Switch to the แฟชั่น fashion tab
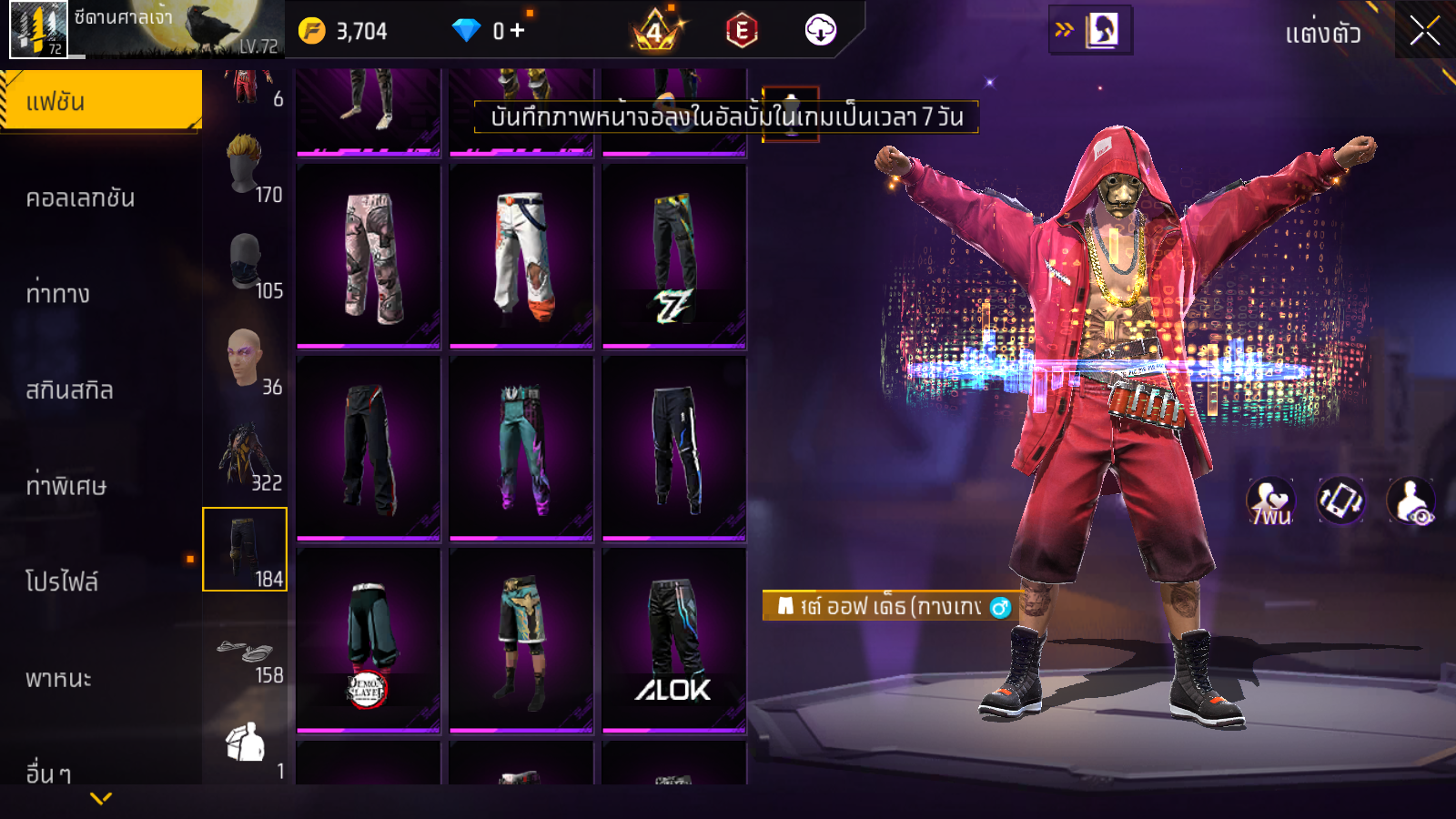The width and height of the screenshot is (1456, 819). (101, 101)
